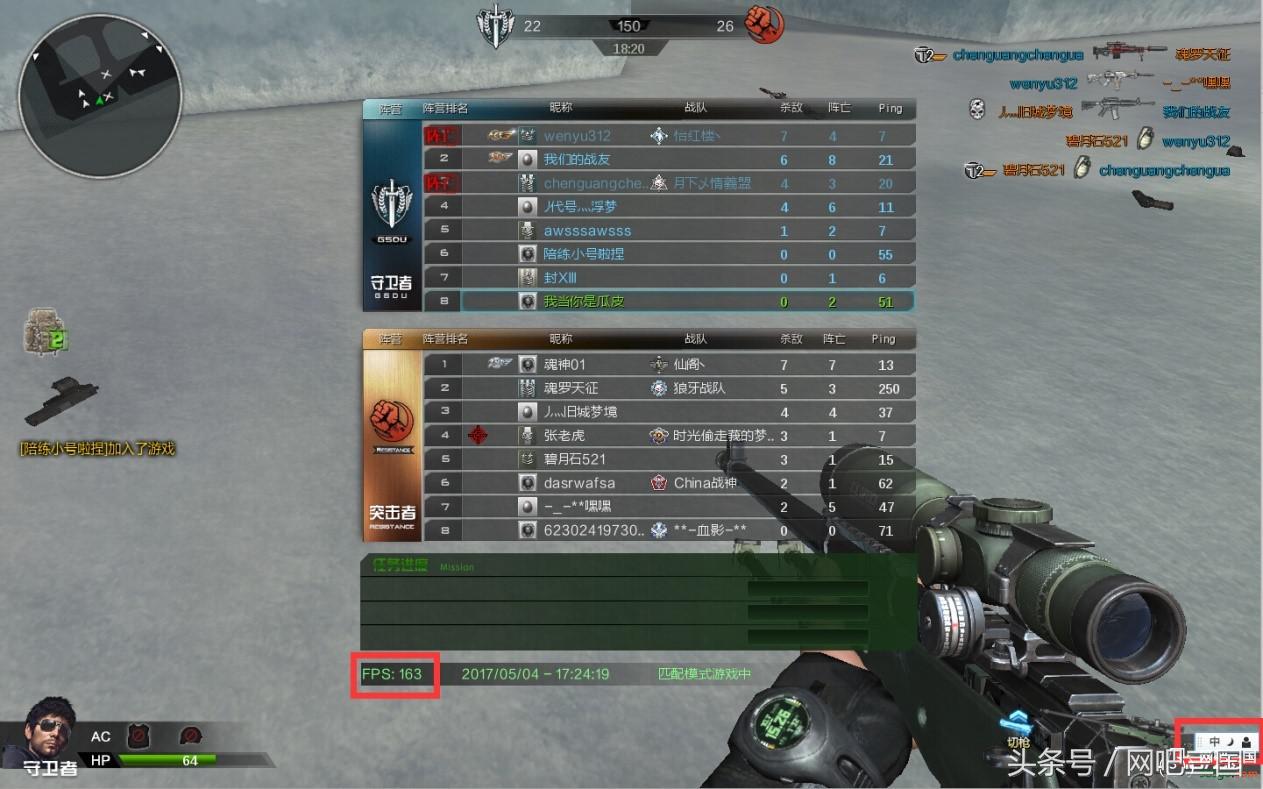This screenshot has height=789, width=1263.
Task: Click the 任务进度 mission panel header
Action: point(400,565)
